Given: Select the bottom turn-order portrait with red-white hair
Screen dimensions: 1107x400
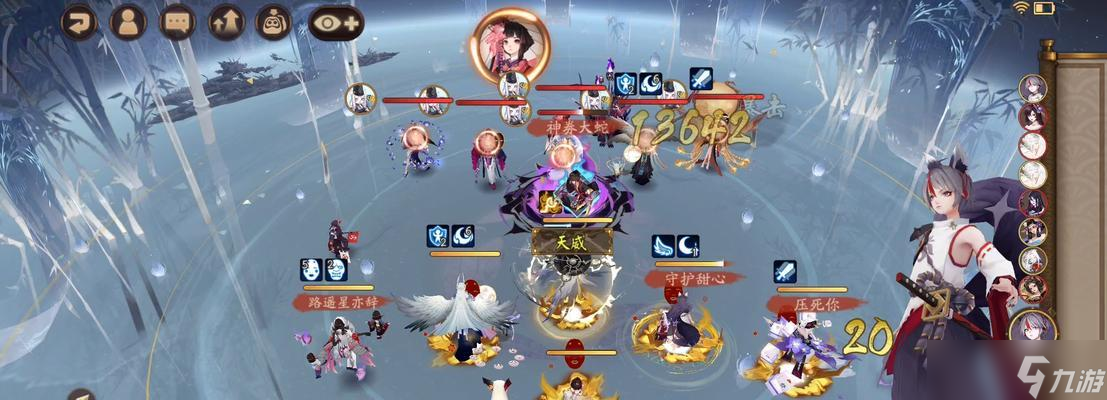Looking at the screenshot, I should click(1032, 327).
